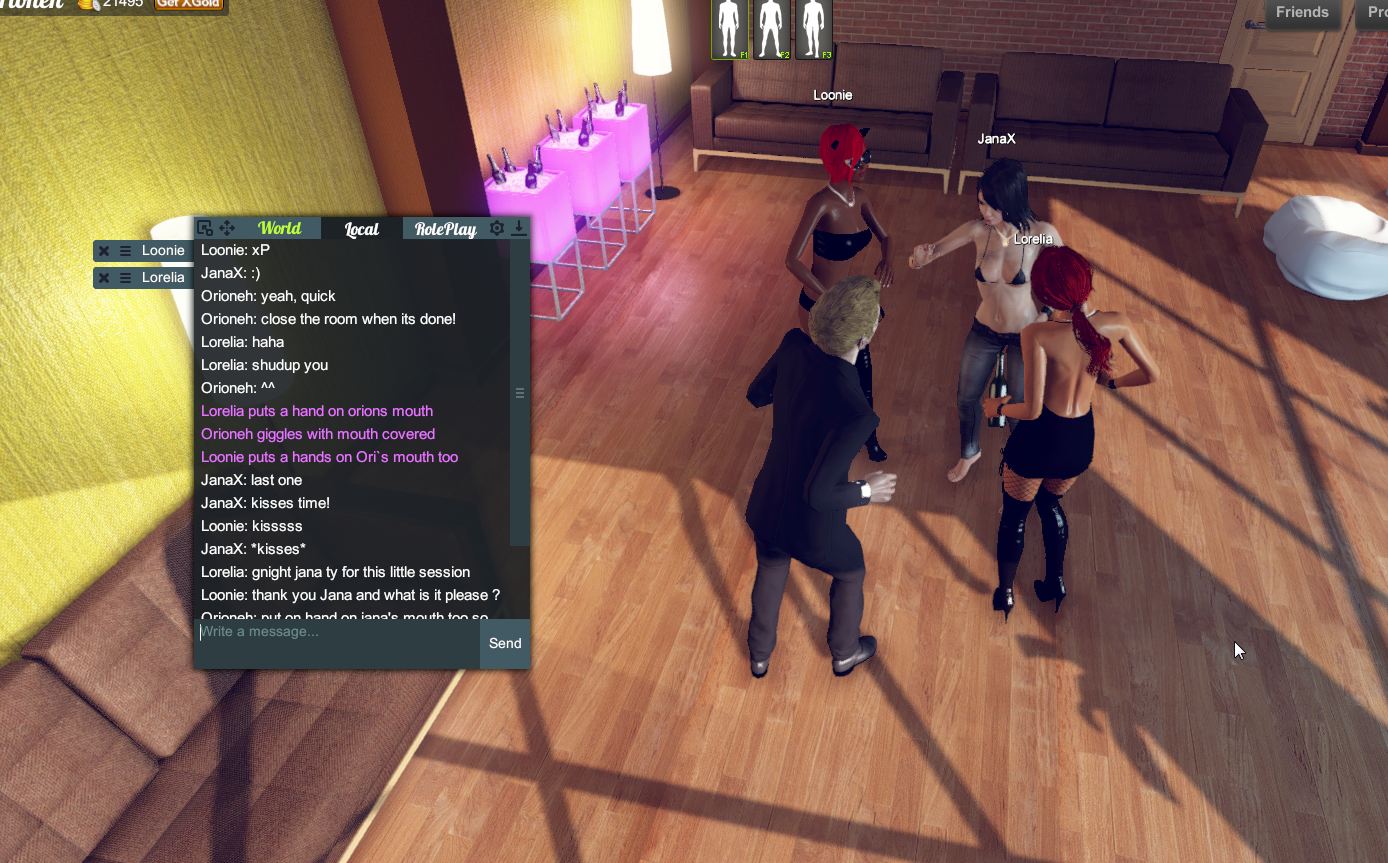Select the World chat tab

click(280, 228)
